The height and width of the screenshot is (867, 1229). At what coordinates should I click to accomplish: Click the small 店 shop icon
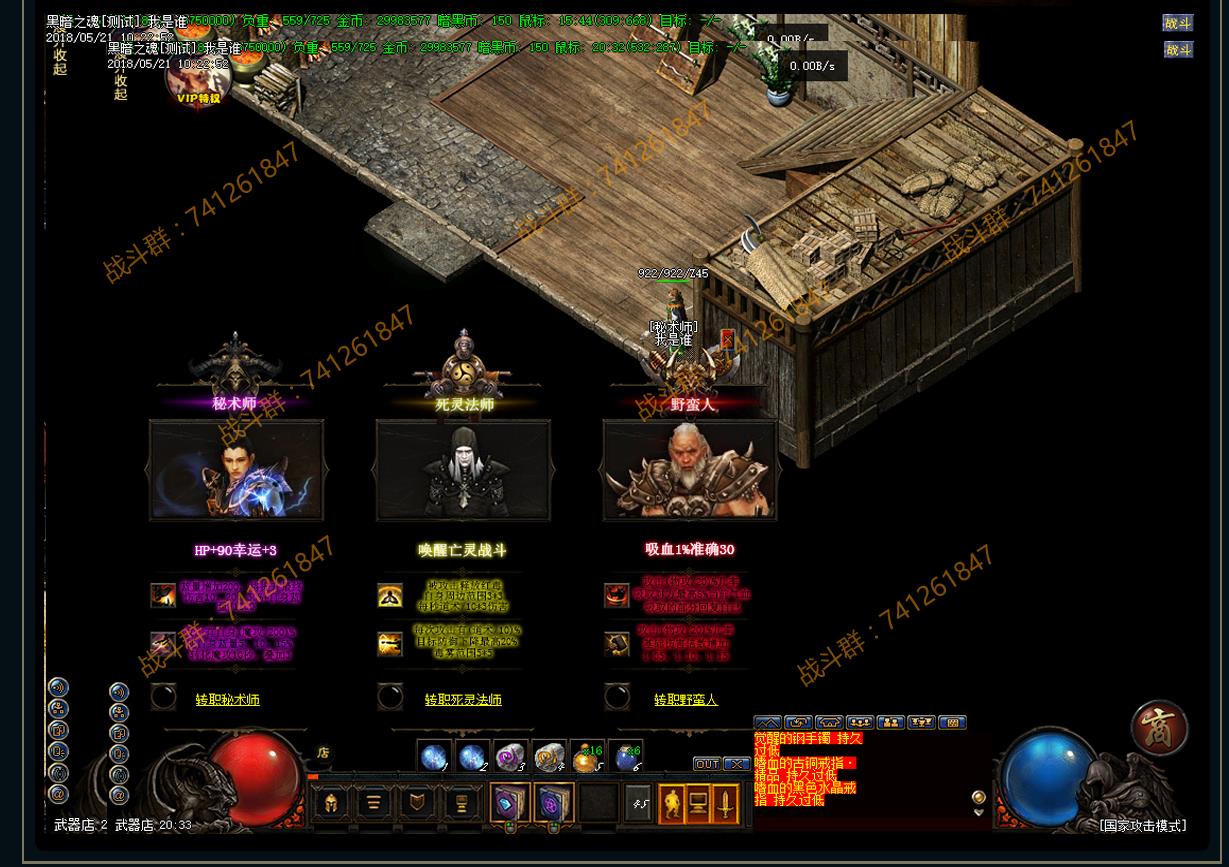coord(323,752)
